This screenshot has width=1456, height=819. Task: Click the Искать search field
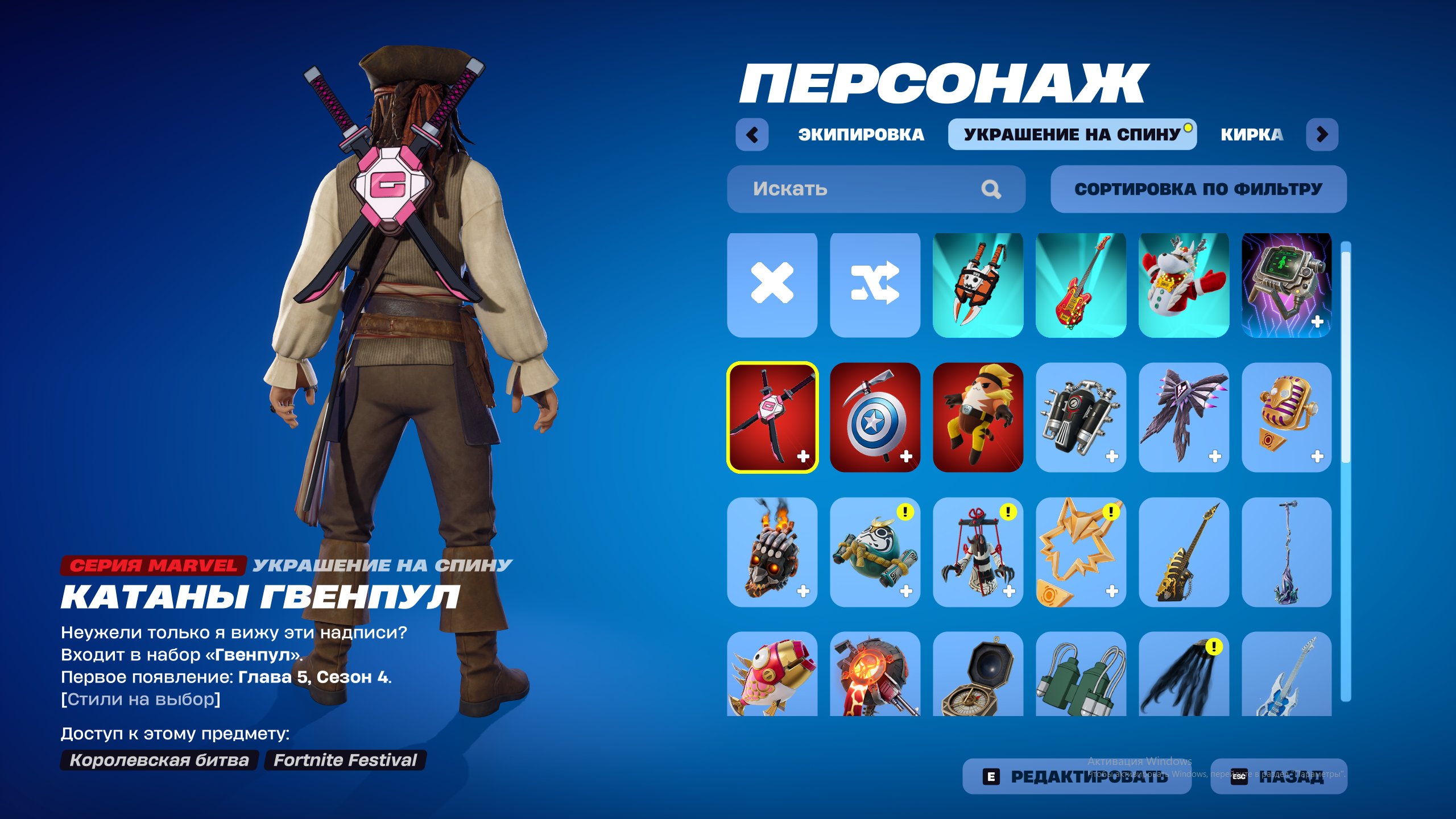click(853, 189)
